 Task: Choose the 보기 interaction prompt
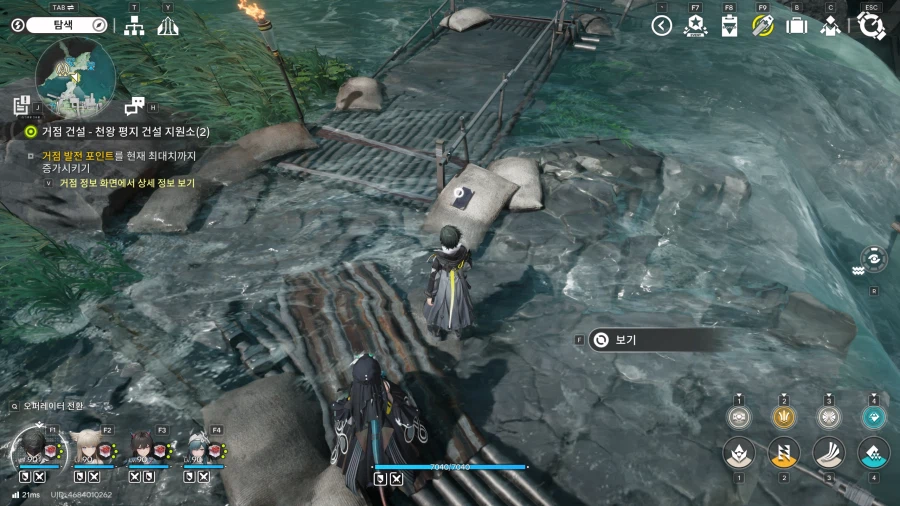pyautogui.click(x=655, y=340)
